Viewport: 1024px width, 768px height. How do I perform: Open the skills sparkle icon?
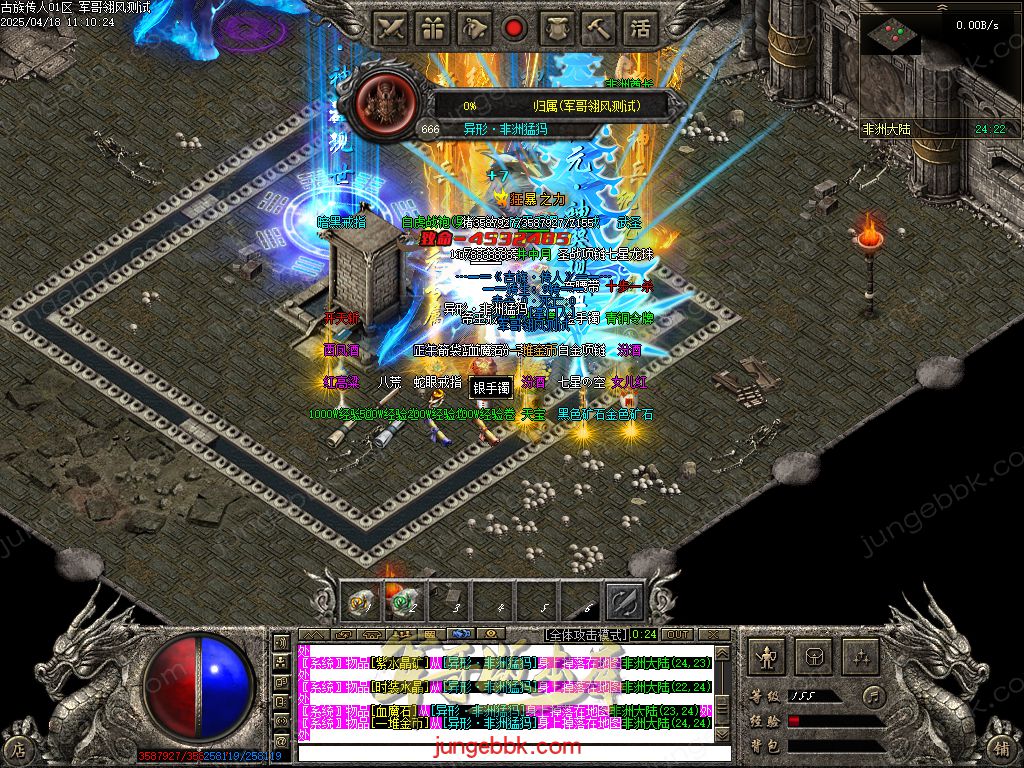[861, 657]
